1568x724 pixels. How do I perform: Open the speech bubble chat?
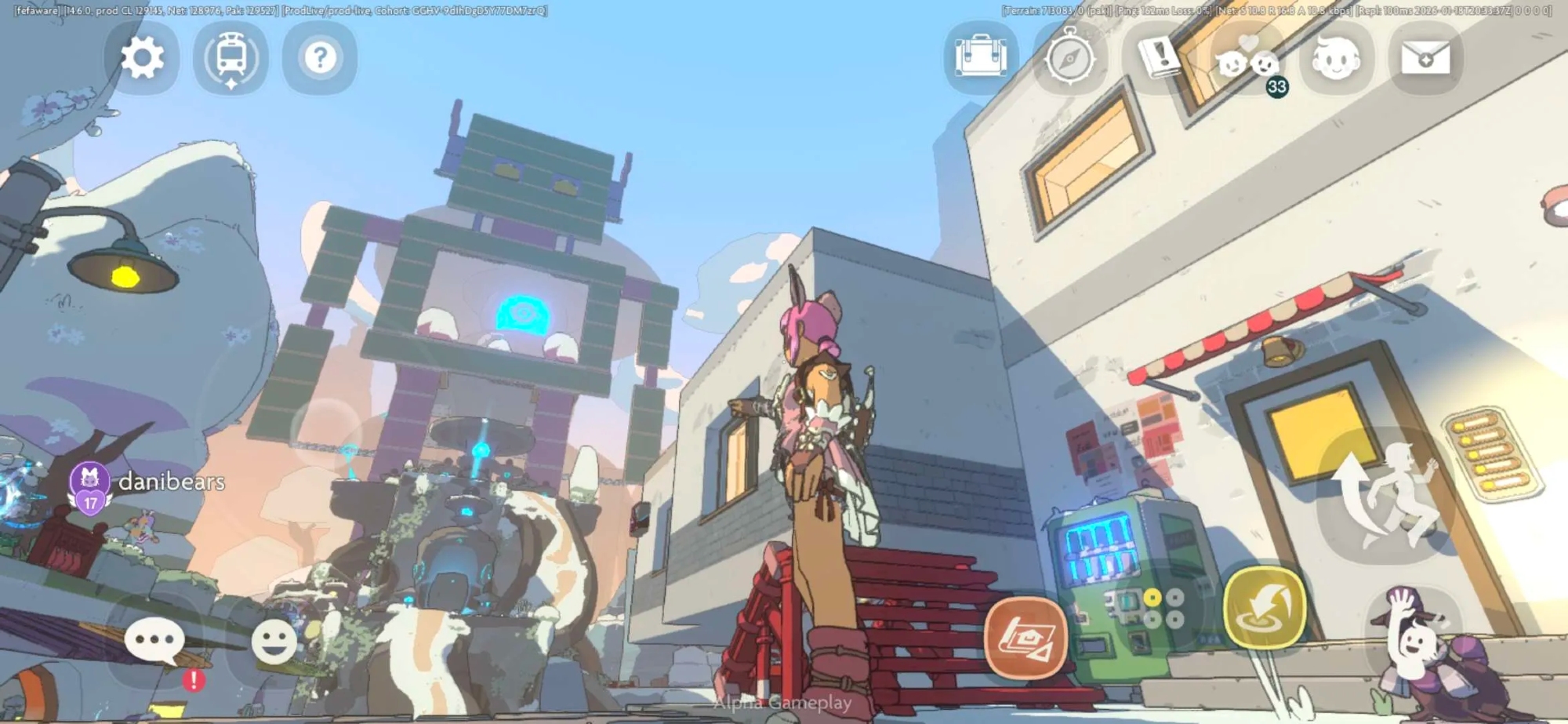point(154,641)
